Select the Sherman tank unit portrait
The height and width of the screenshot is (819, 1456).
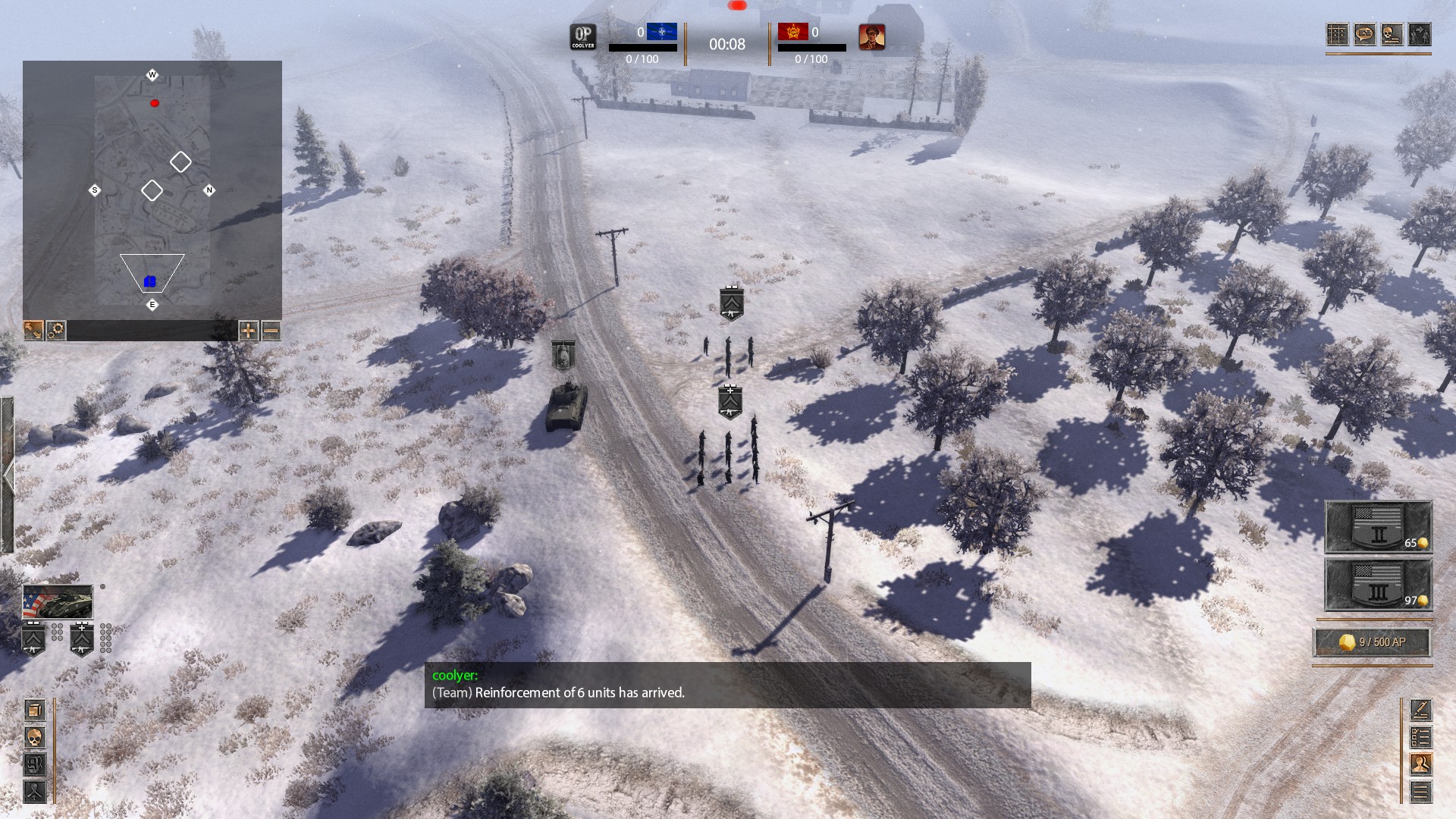58,602
